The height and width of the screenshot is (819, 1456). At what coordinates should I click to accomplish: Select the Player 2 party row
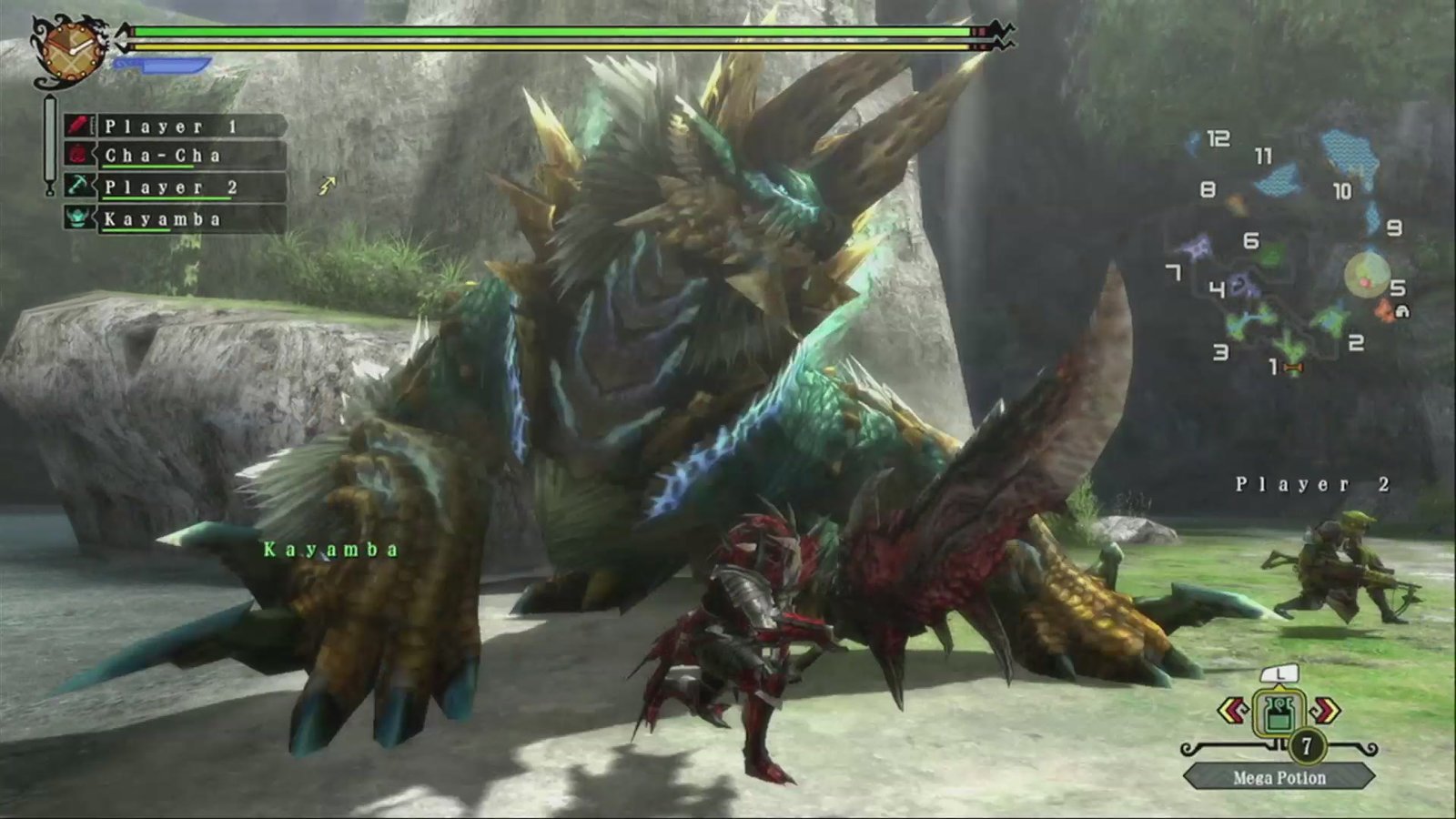(173, 187)
